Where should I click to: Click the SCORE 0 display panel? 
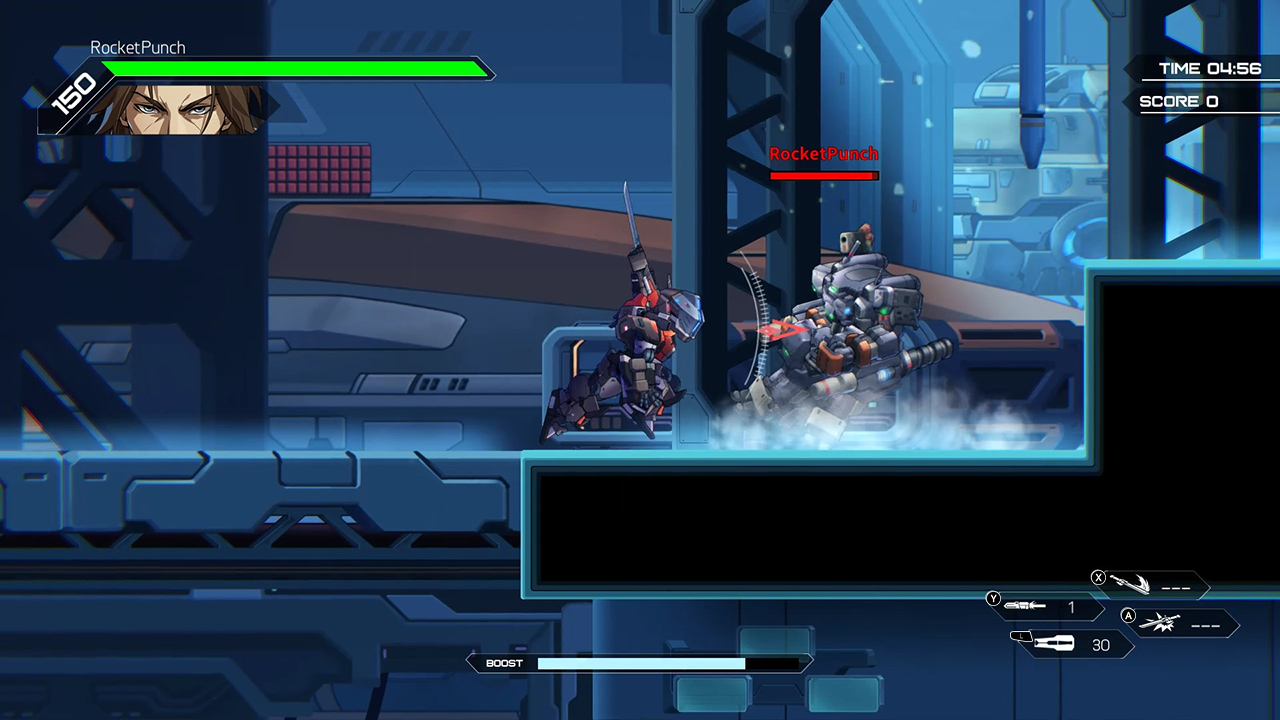pyautogui.click(x=1178, y=100)
